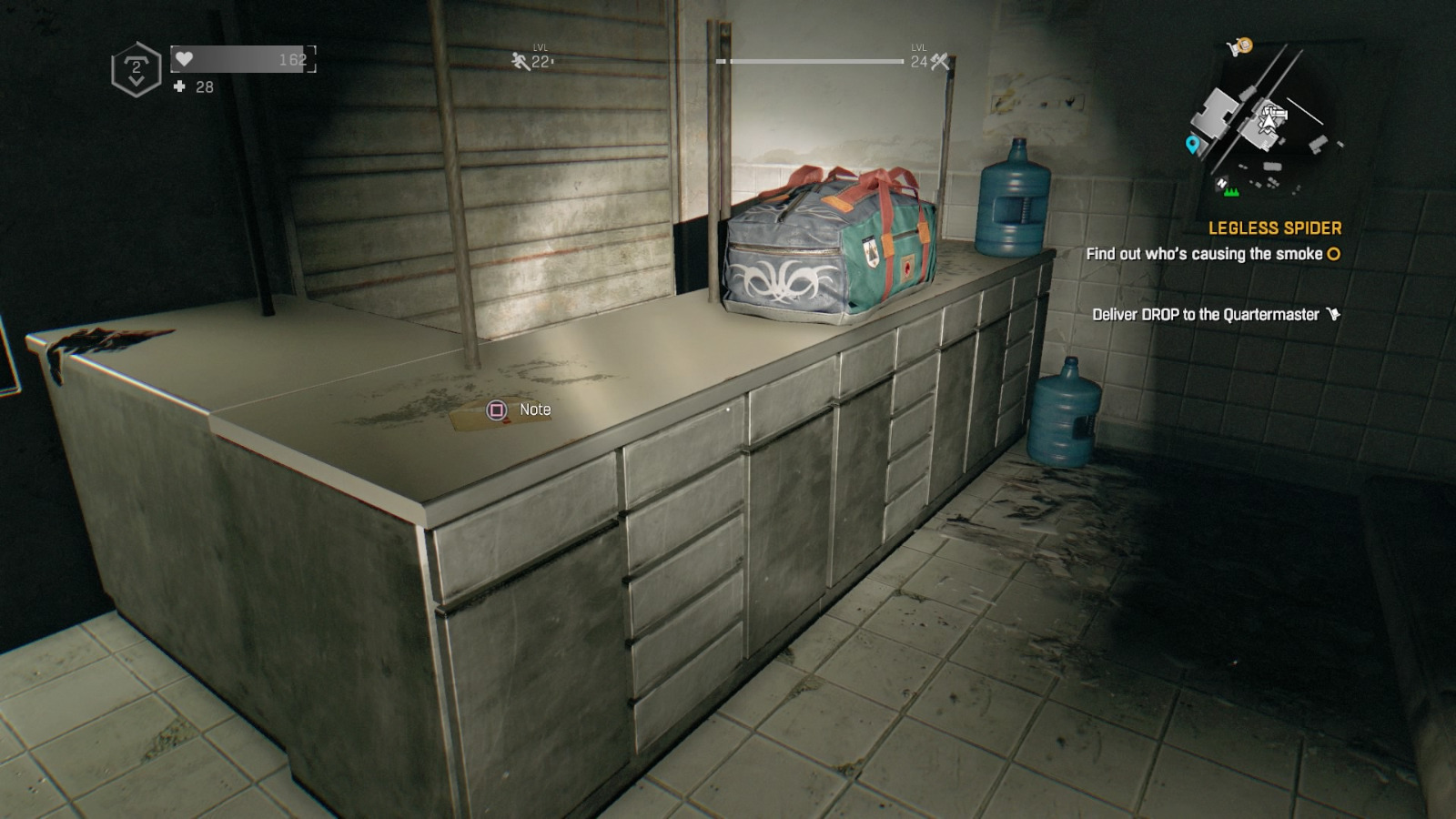This screenshot has width=1456, height=819.
Task: Click the player arrow marker on the minimap
Action: pyautogui.click(x=1269, y=122)
